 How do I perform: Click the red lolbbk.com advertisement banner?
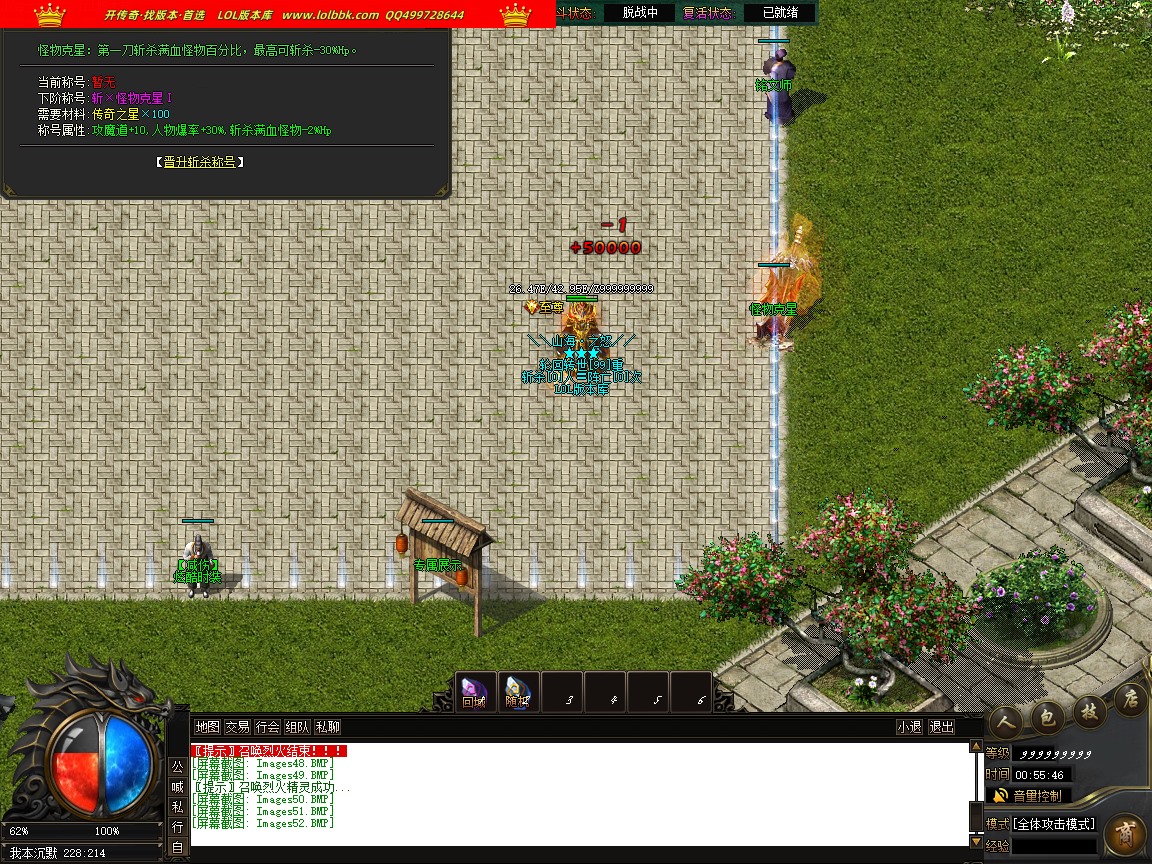point(278,15)
